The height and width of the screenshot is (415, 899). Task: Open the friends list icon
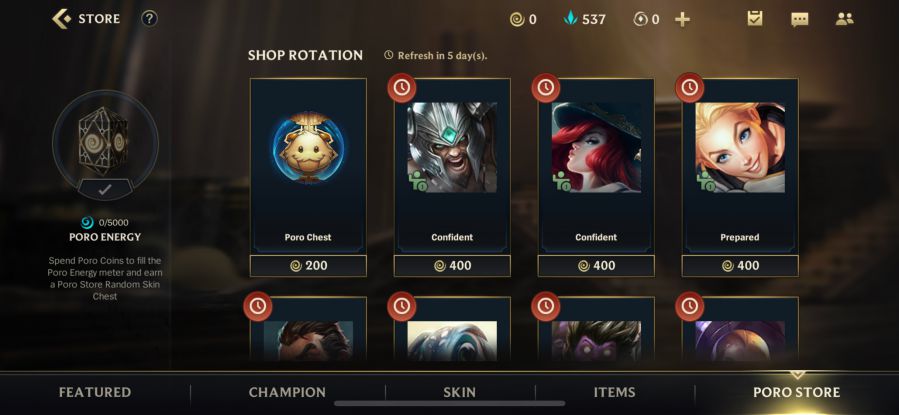(844, 19)
